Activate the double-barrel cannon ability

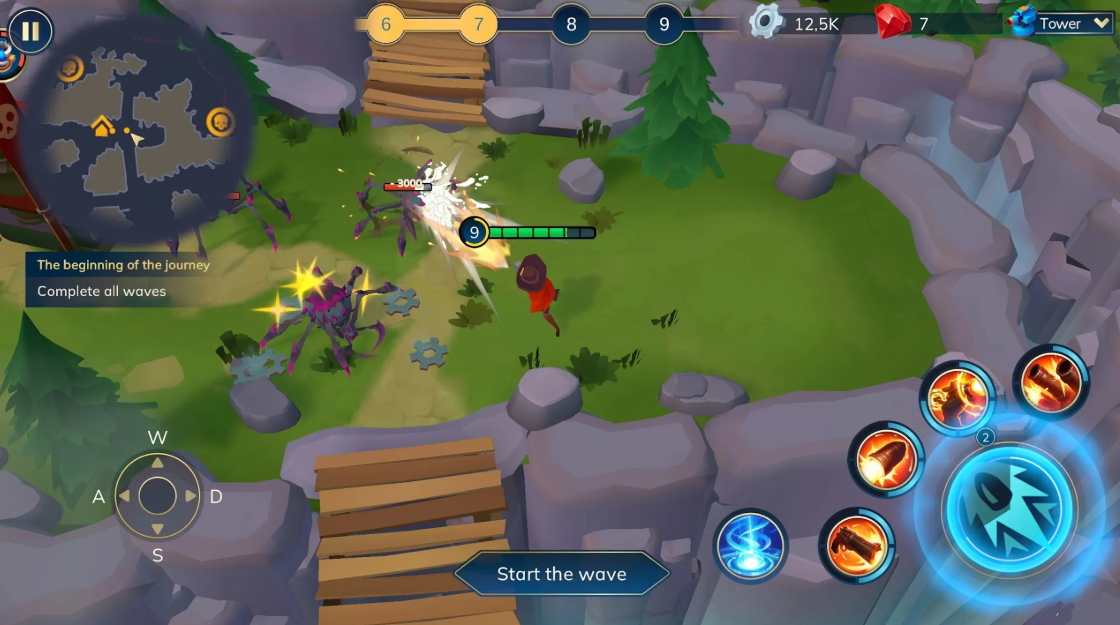click(1050, 382)
